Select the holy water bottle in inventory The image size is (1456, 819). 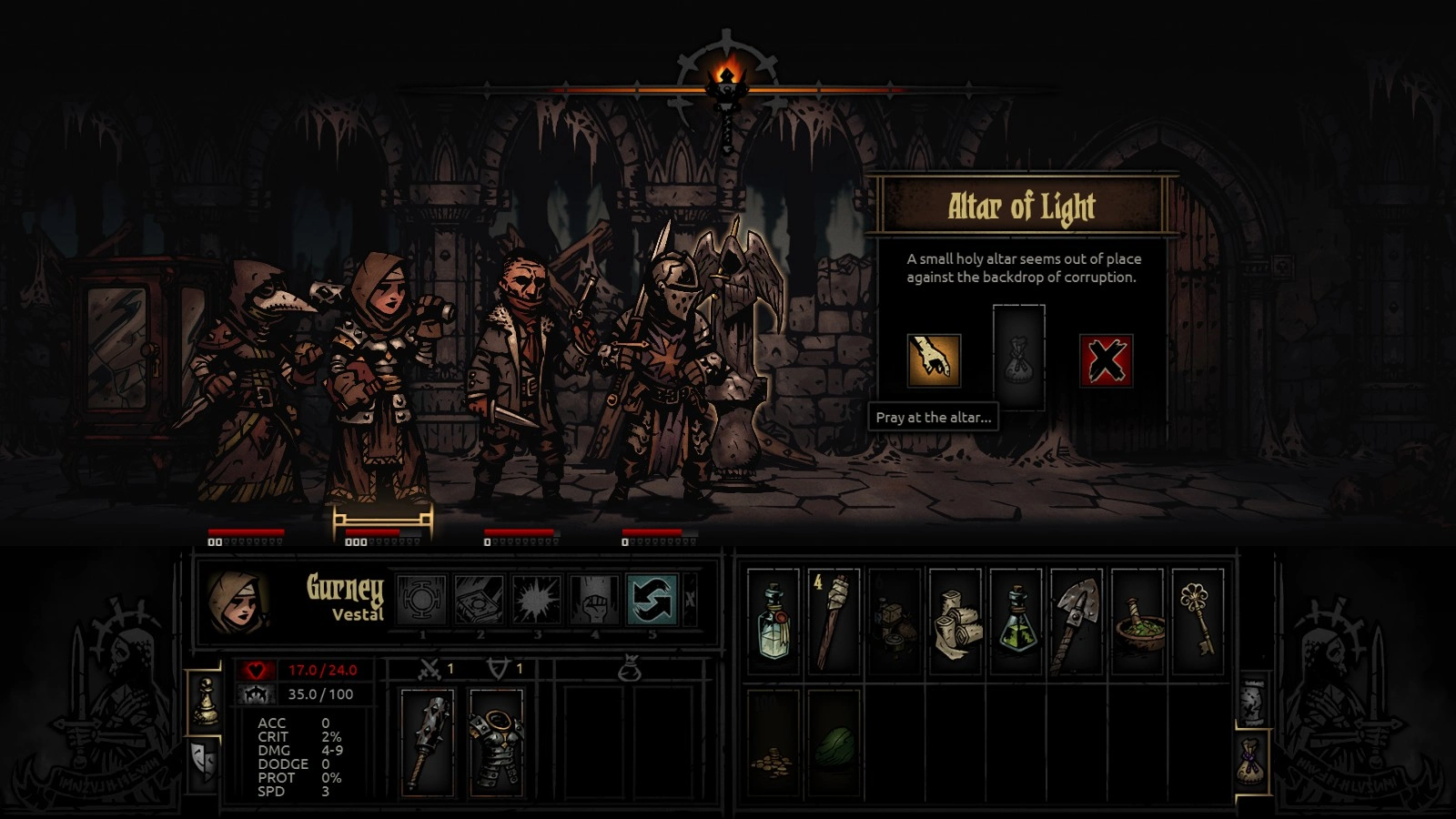click(773, 622)
